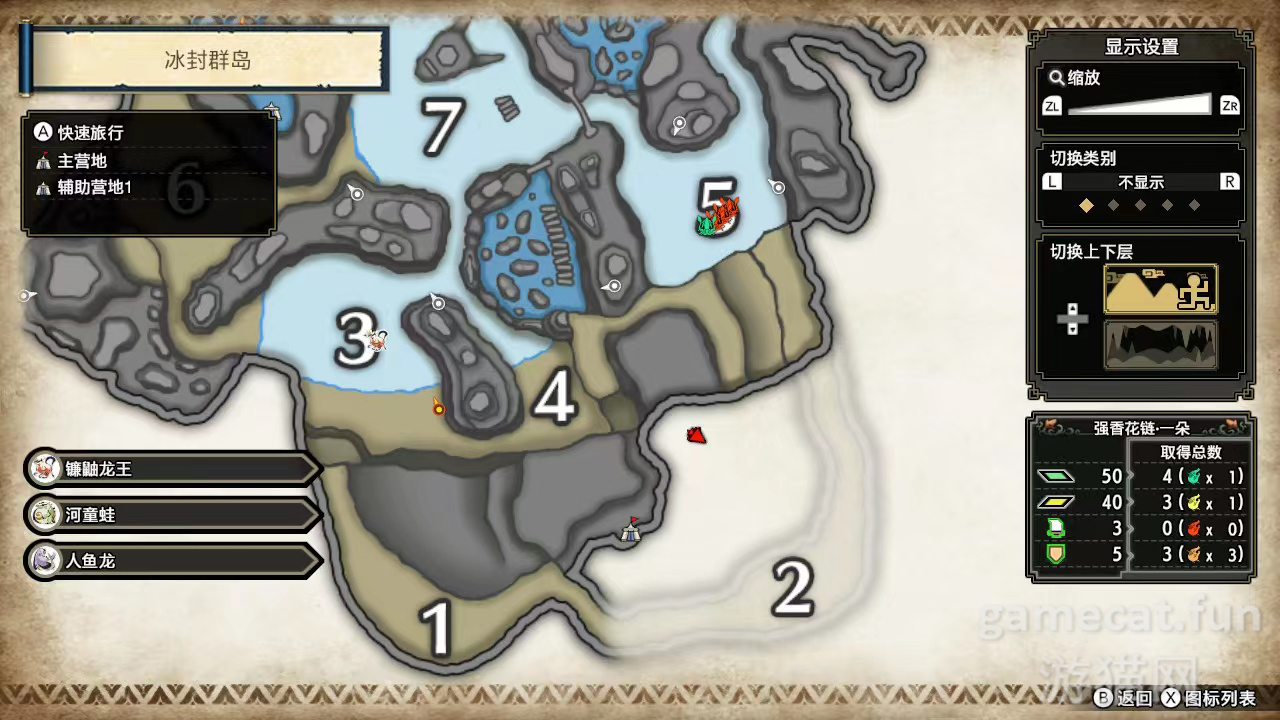Select area 3 on the map
Screen dimensions: 1280x720
[354, 341]
